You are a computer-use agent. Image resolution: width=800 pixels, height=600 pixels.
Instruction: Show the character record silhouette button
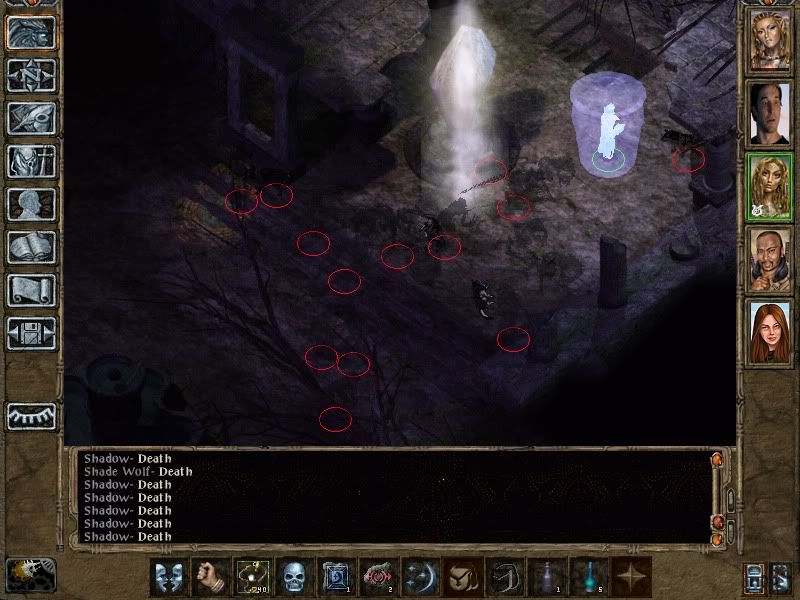click(x=30, y=204)
